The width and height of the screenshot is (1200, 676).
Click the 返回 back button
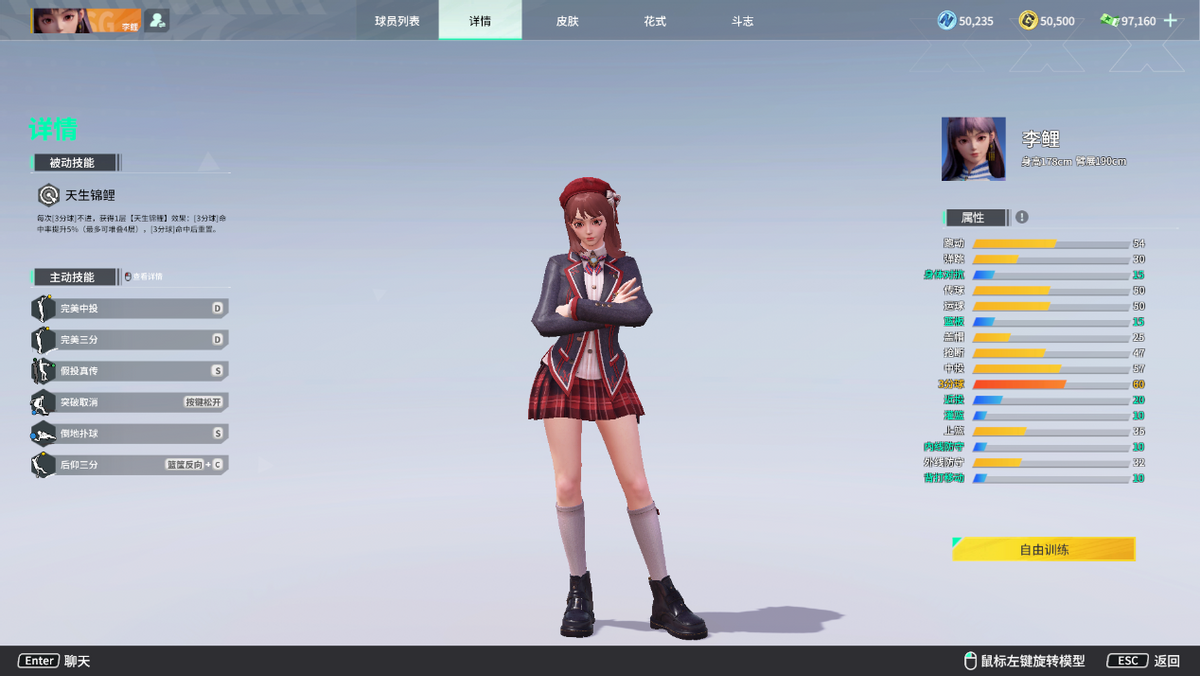pyautogui.click(x=1144, y=661)
